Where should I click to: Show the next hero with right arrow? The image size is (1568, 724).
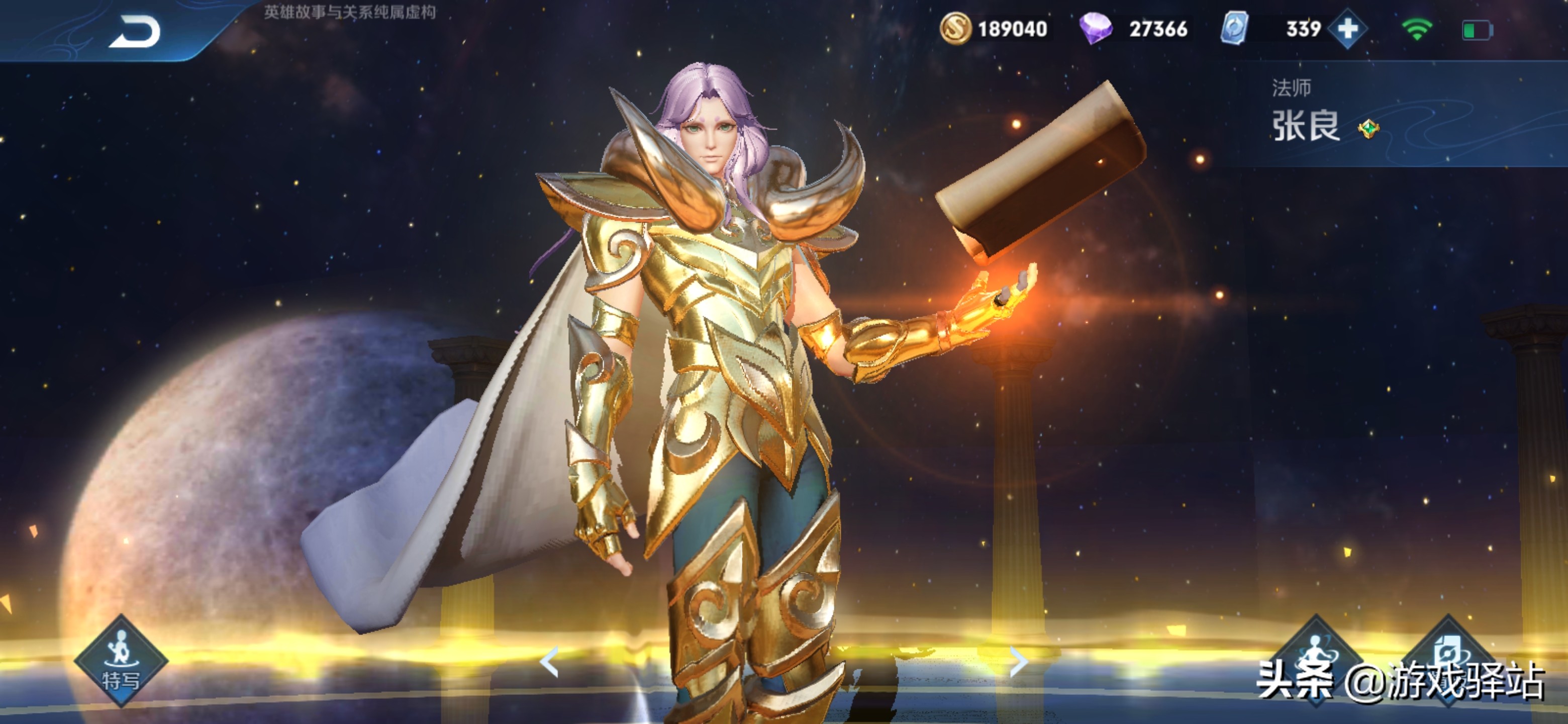[1018, 662]
